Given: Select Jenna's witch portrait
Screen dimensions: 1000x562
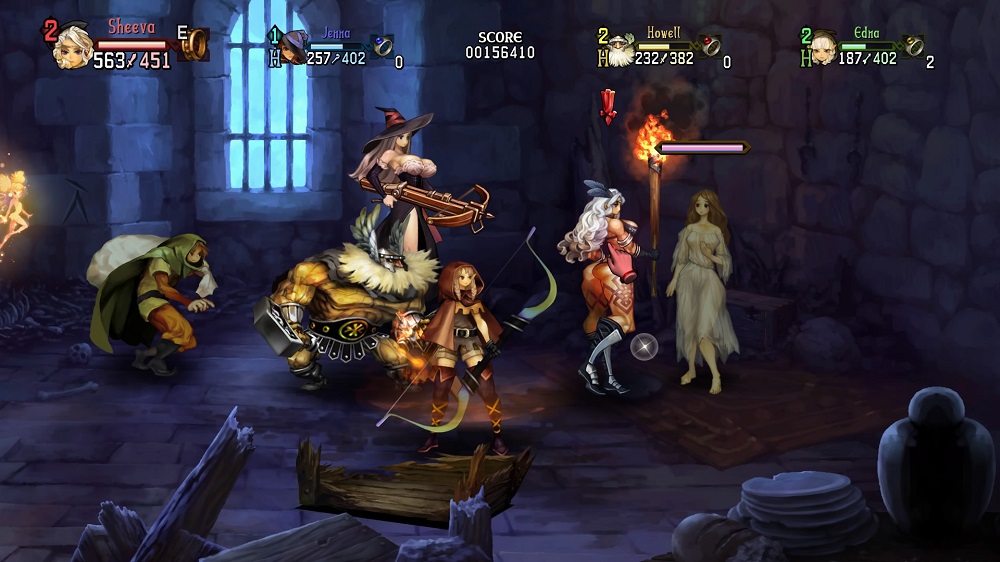Looking at the screenshot, I should pos(294,47).
